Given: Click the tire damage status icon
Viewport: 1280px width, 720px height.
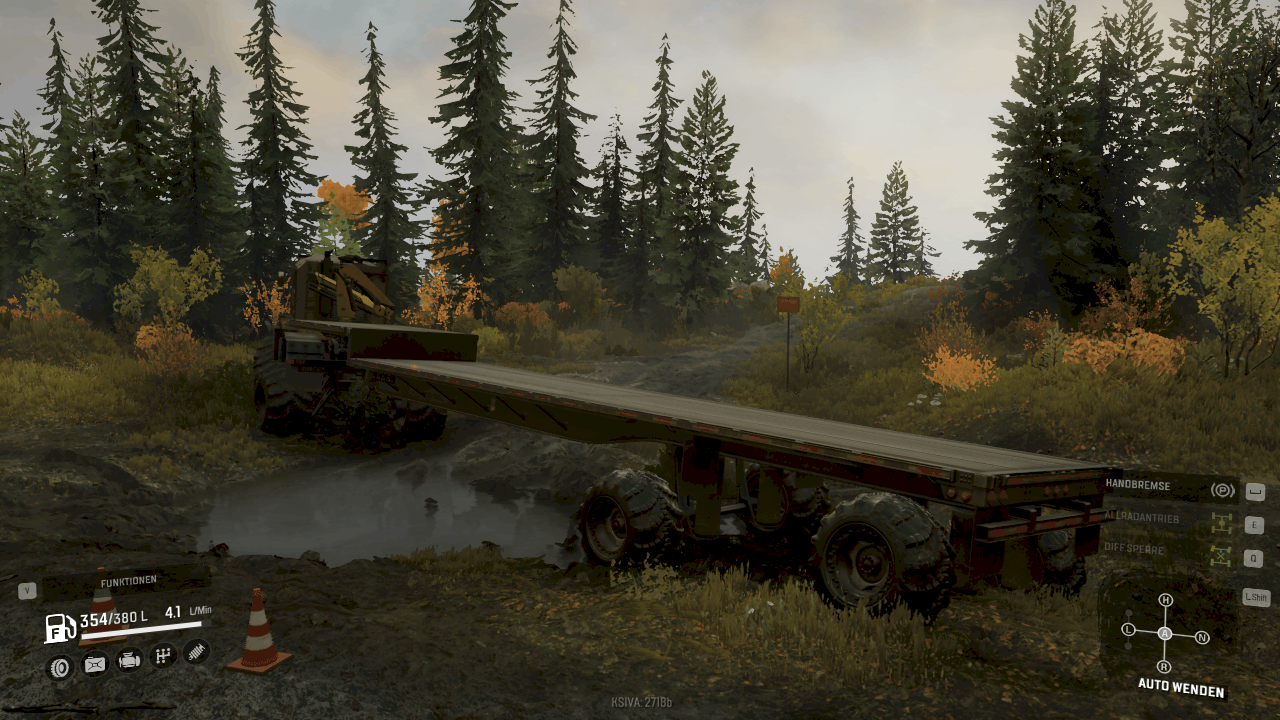Looking at the screenshot, I should tap(61, 666).
